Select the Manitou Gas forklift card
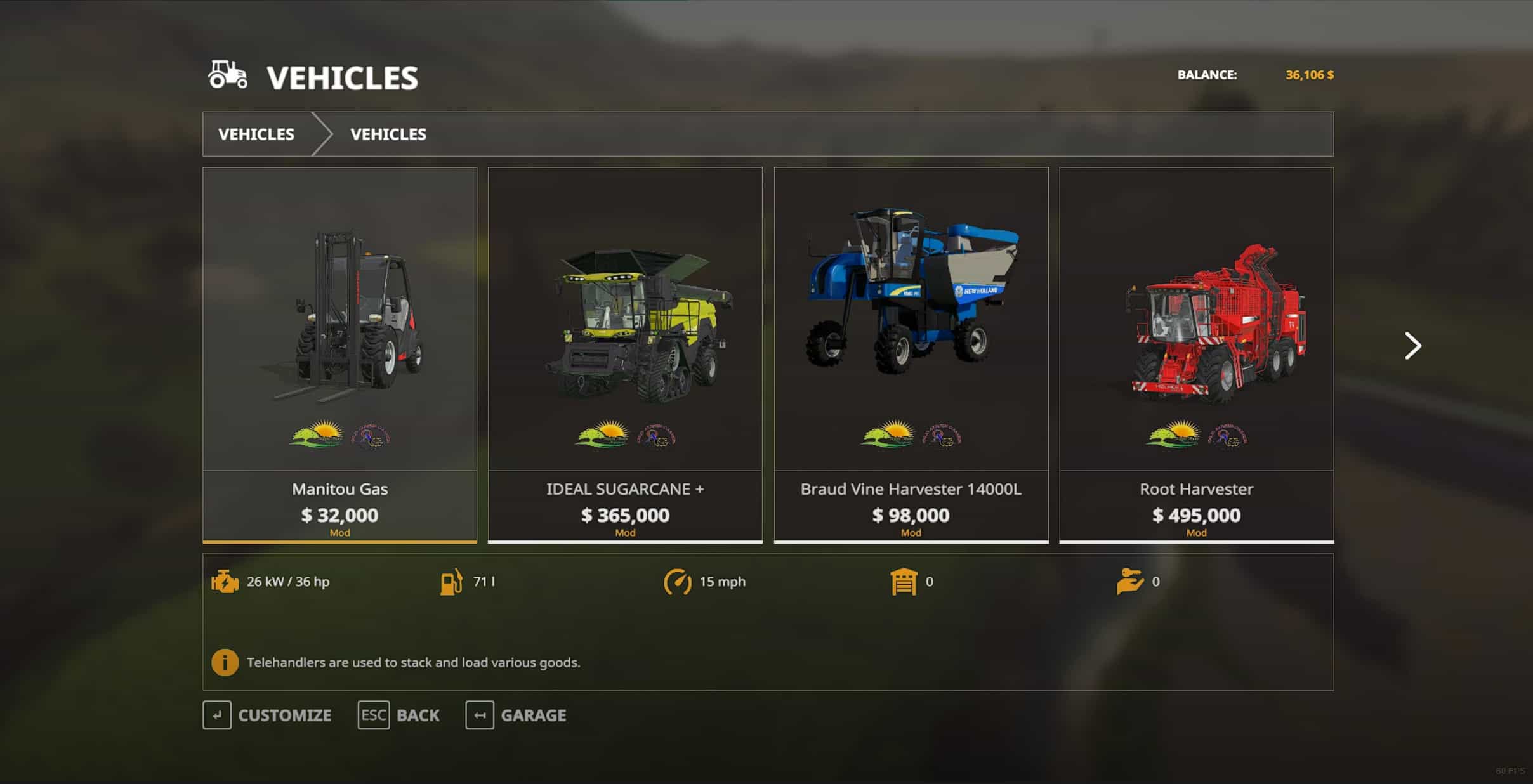Screen dimensions: 1533x784 click(339, 354)
